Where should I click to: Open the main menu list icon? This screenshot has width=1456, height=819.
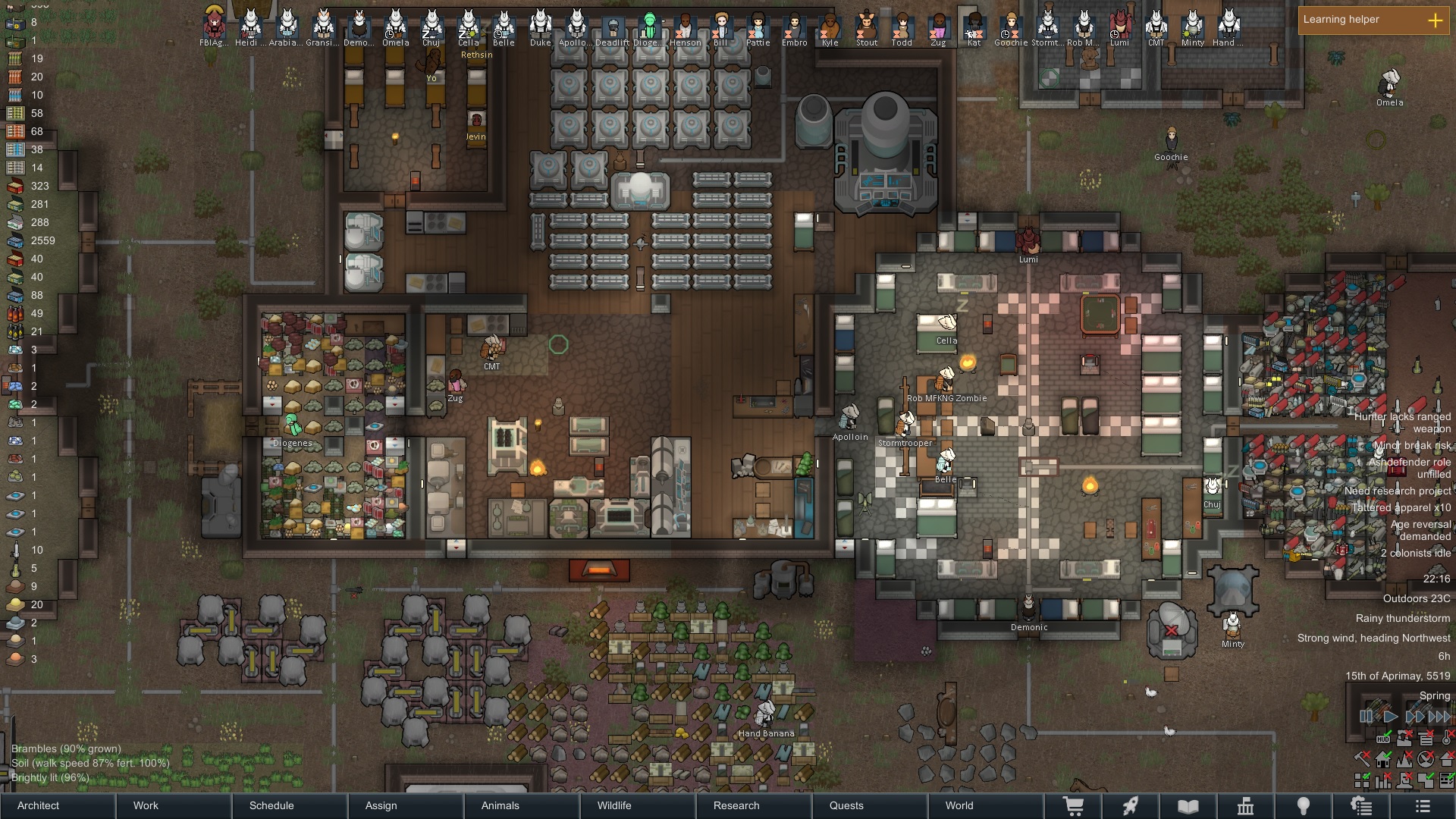click(1423, 806)
